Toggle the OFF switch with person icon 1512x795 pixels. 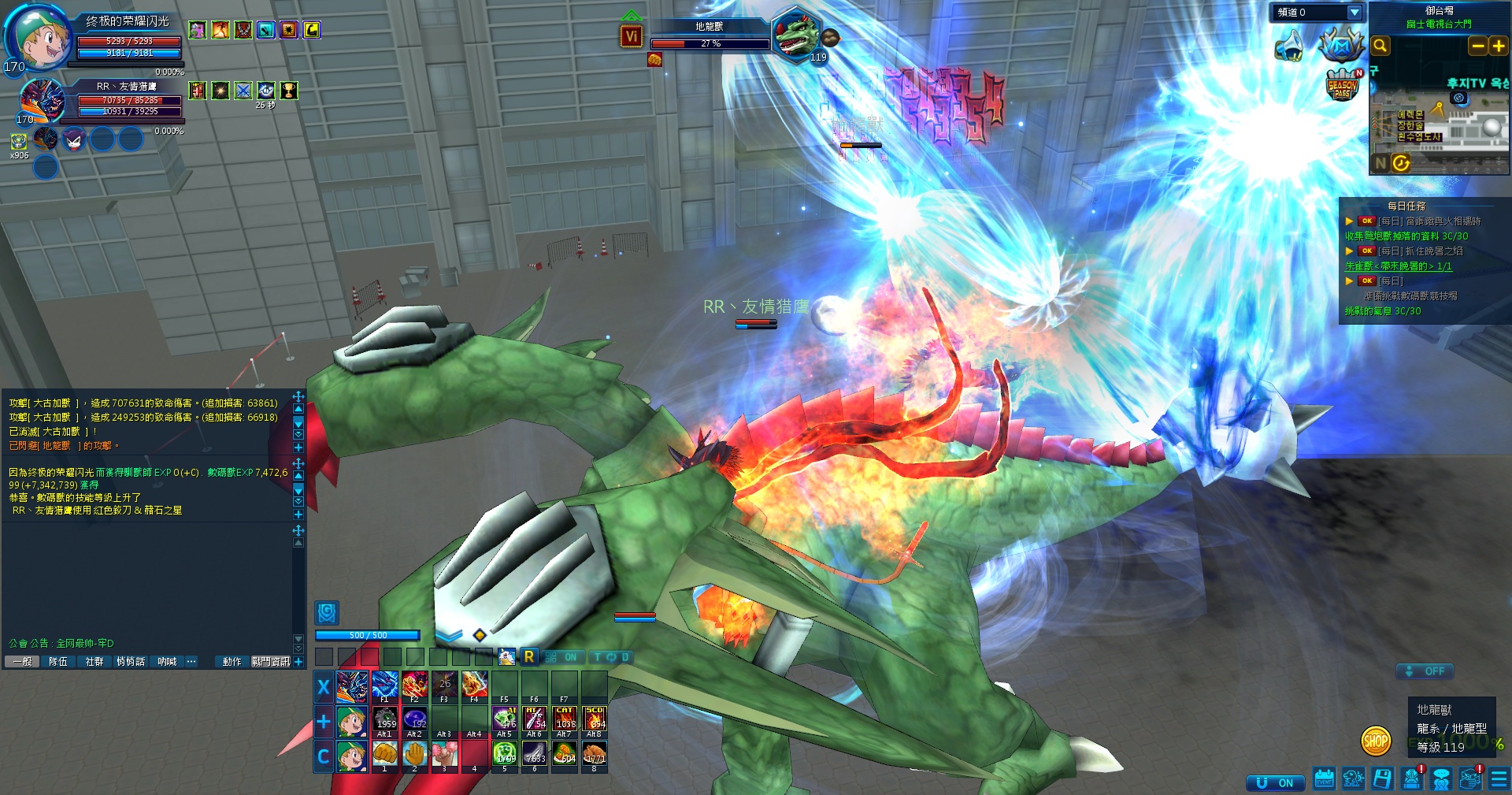(x=1425, y=671)
